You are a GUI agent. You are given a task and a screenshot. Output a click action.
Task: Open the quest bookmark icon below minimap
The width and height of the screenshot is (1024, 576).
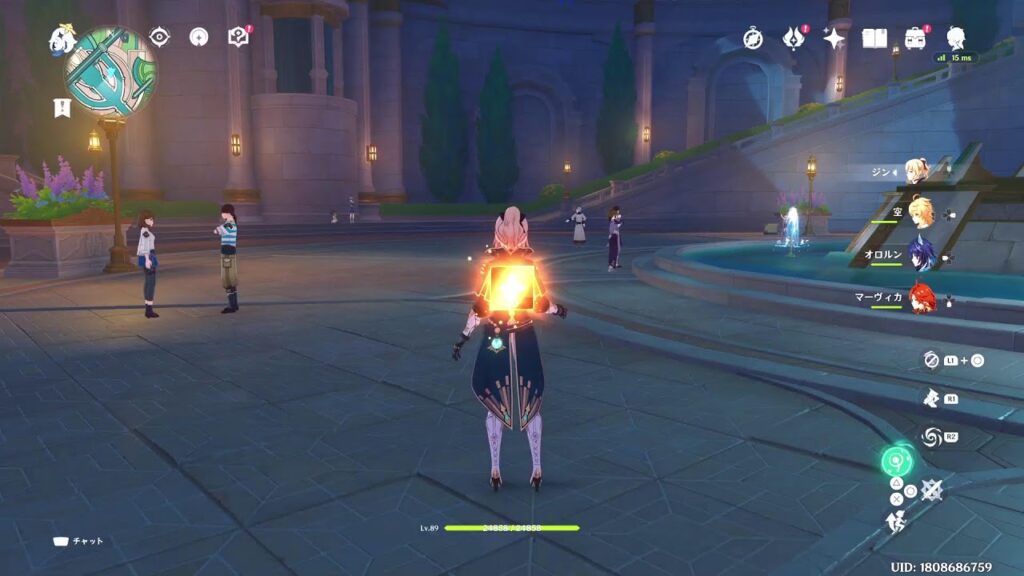(x=61, y=108)
